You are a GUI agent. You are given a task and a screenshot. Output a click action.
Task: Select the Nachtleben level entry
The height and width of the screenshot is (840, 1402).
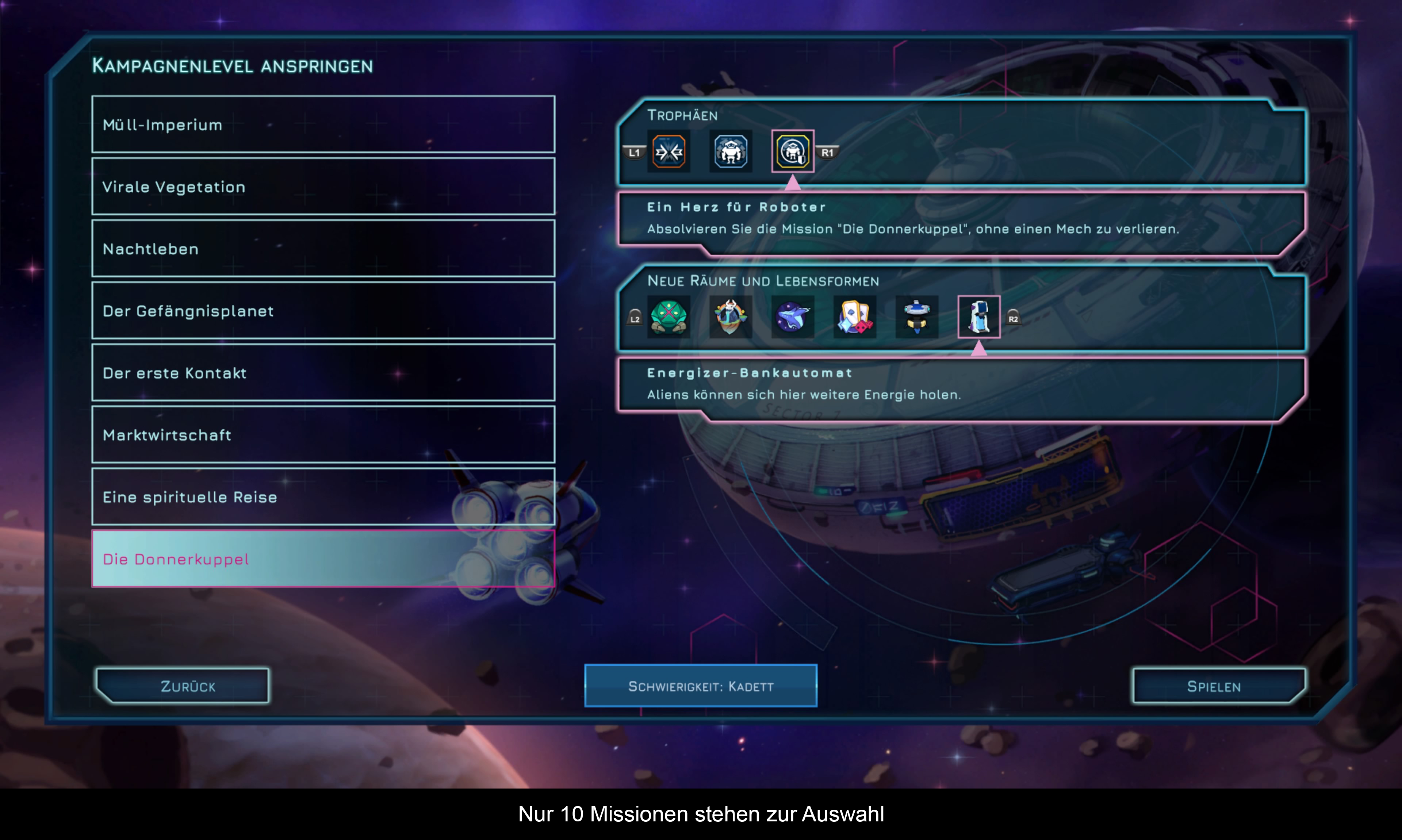pos(323,249)
